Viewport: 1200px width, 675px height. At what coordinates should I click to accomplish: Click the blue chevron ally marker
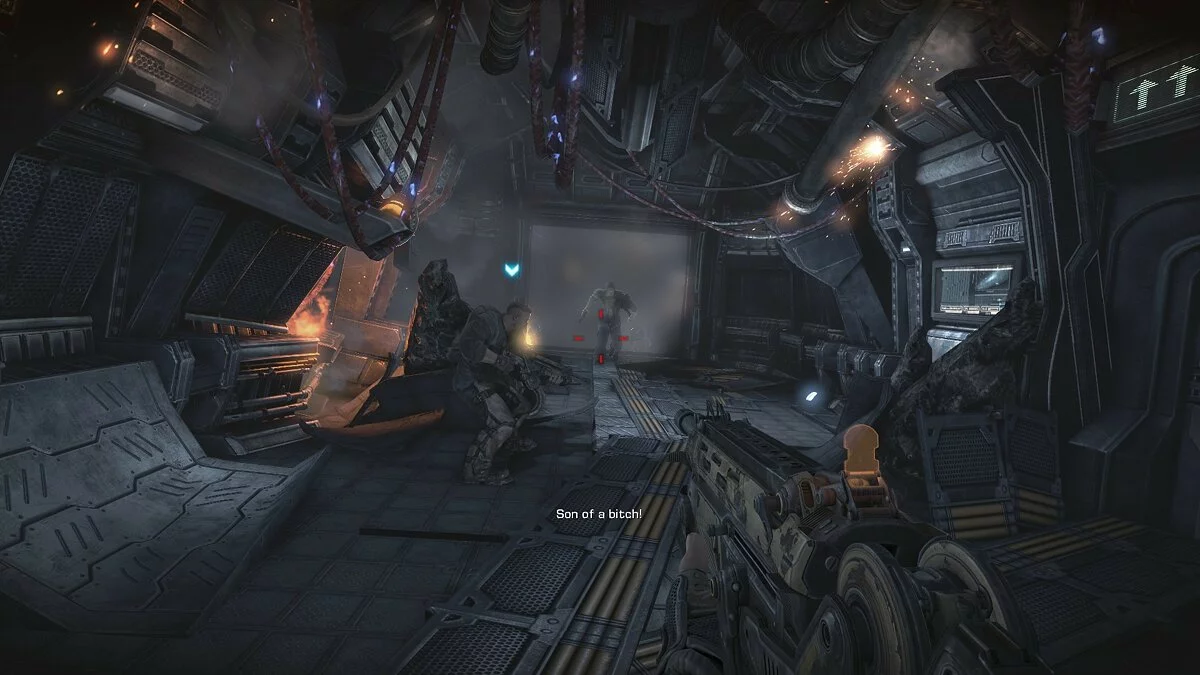(x=513, y=269)
